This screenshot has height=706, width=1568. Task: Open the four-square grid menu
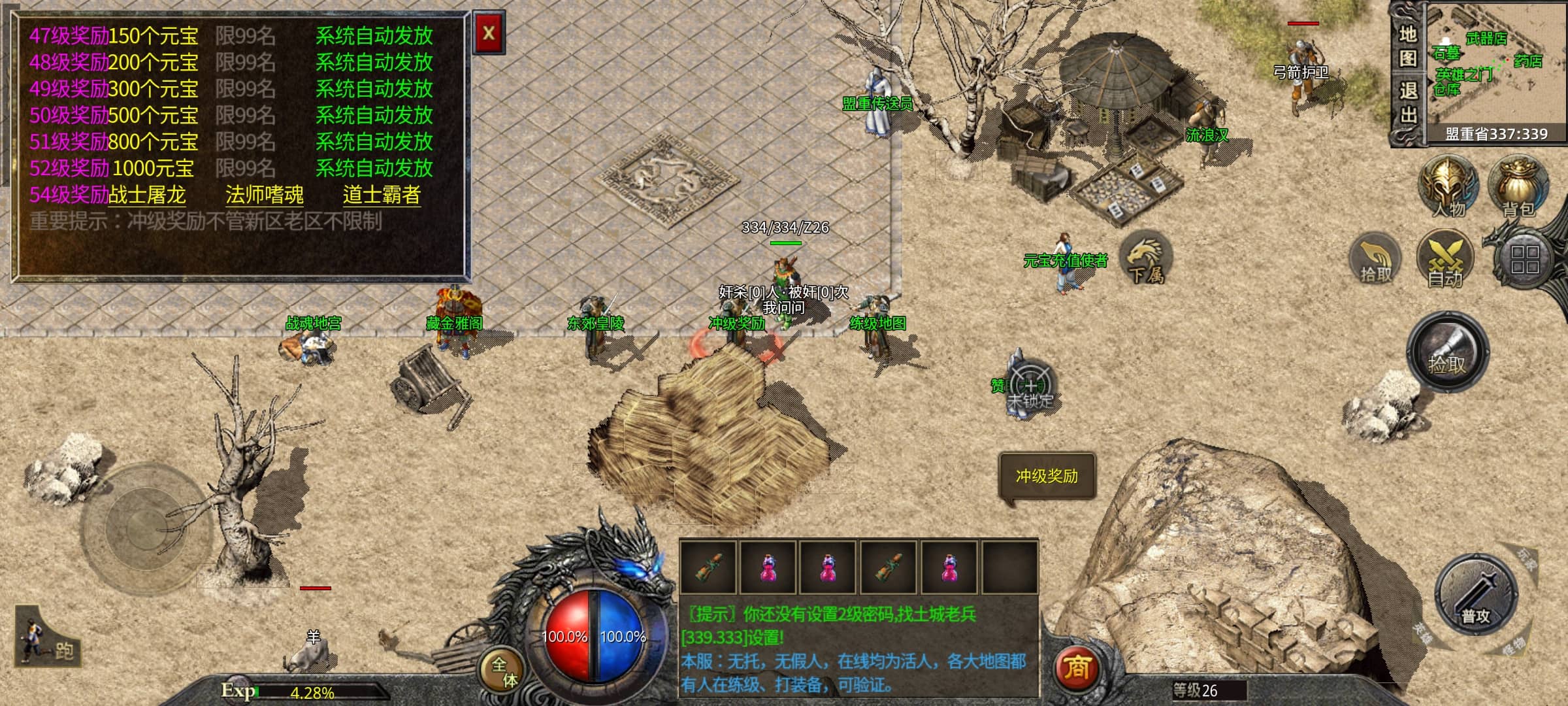pyautogui.click(x=1524, y=259)
